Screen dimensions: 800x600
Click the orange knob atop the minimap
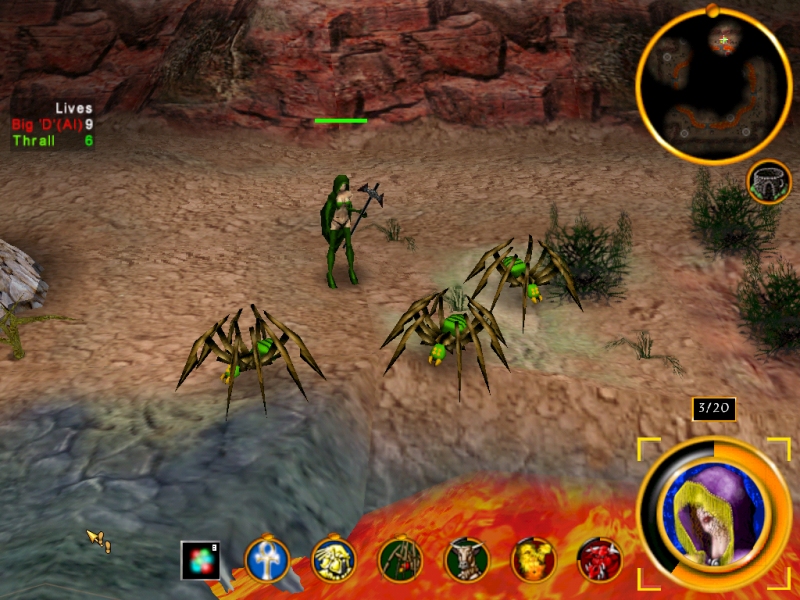[711, 10]
